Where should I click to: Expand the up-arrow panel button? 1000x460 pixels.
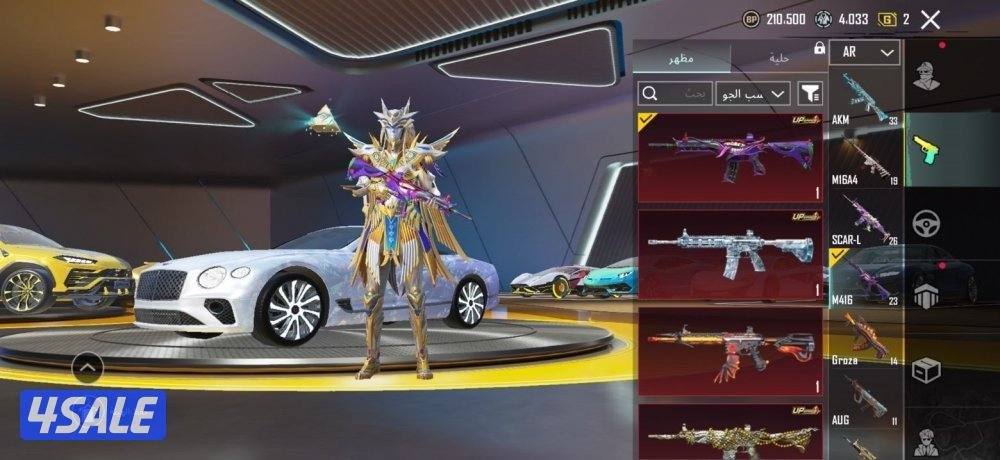click(x=88, y=368)
